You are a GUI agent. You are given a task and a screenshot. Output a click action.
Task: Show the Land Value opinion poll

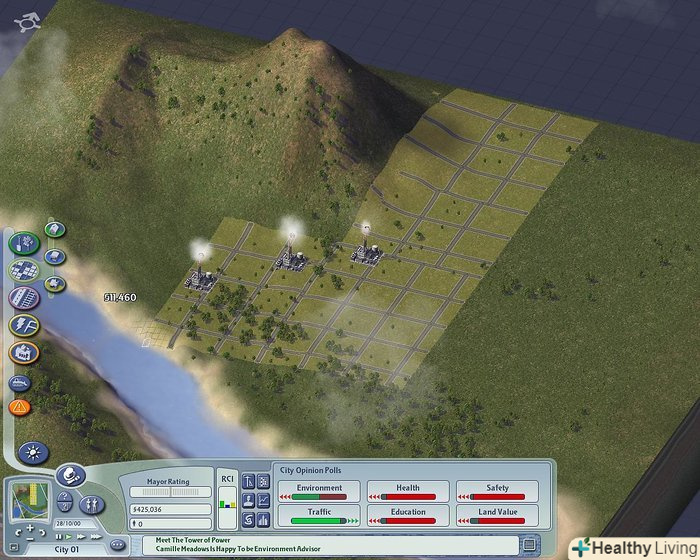point(497,516)
